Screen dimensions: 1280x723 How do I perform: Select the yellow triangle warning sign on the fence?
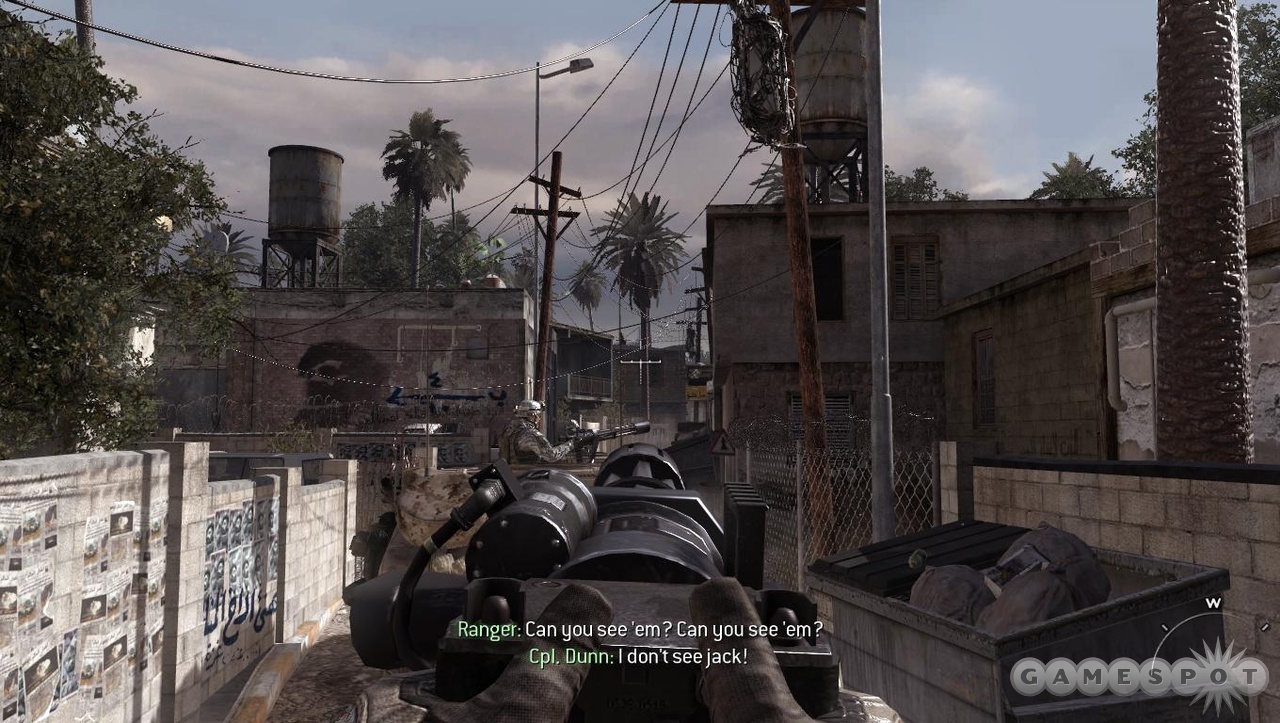click(722, 444)
